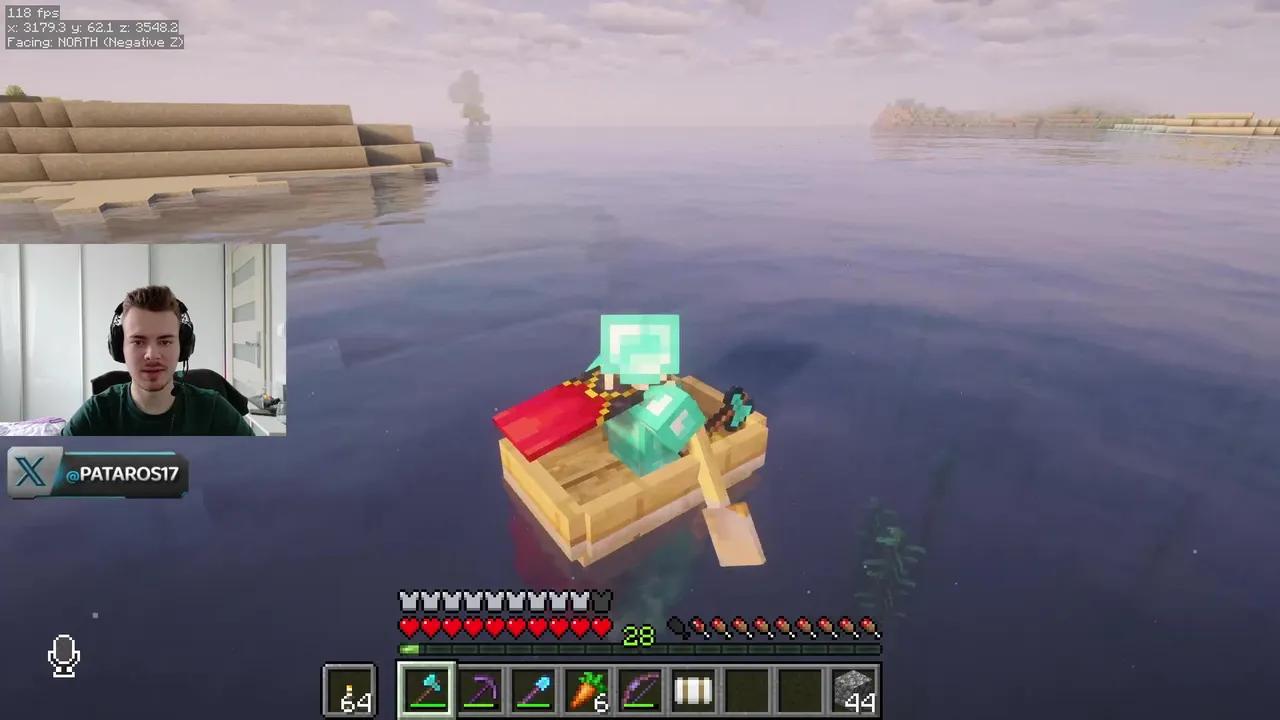This screenshot has width=1280, height=720.
Task: Select the diamond shovel in the hotbar
Action: (x=534, y=690)
